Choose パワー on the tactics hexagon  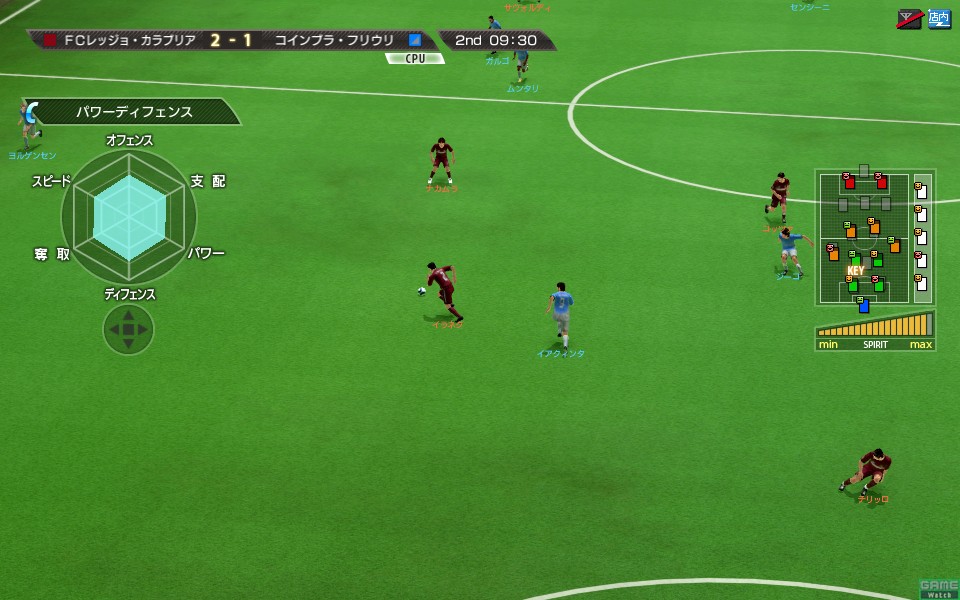206,253
